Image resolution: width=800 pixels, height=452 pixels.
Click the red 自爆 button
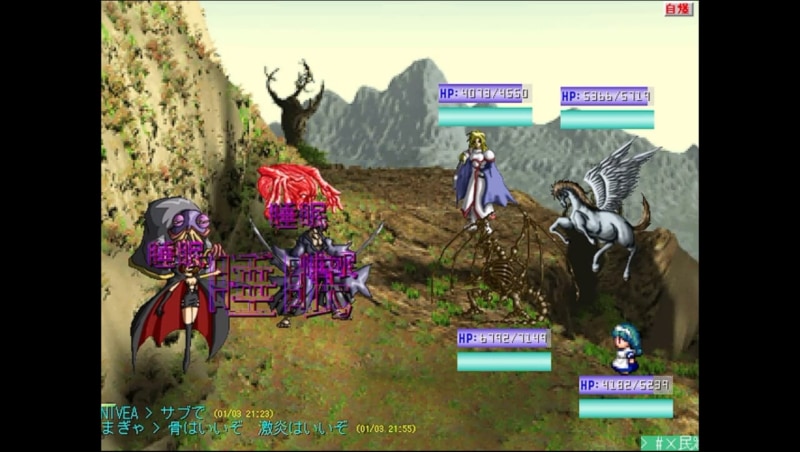[678, 10]
